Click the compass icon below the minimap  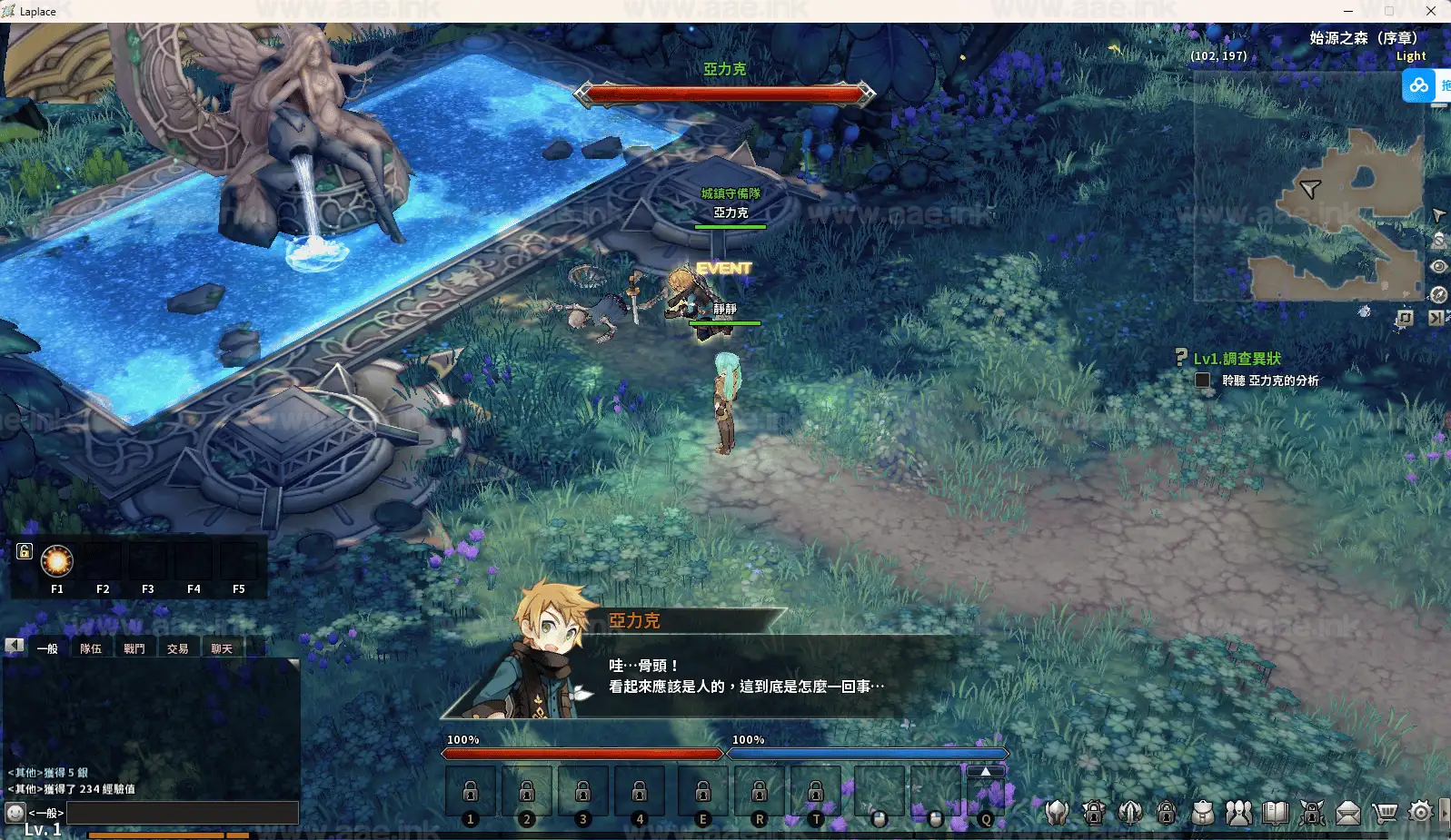[1437, 294]
